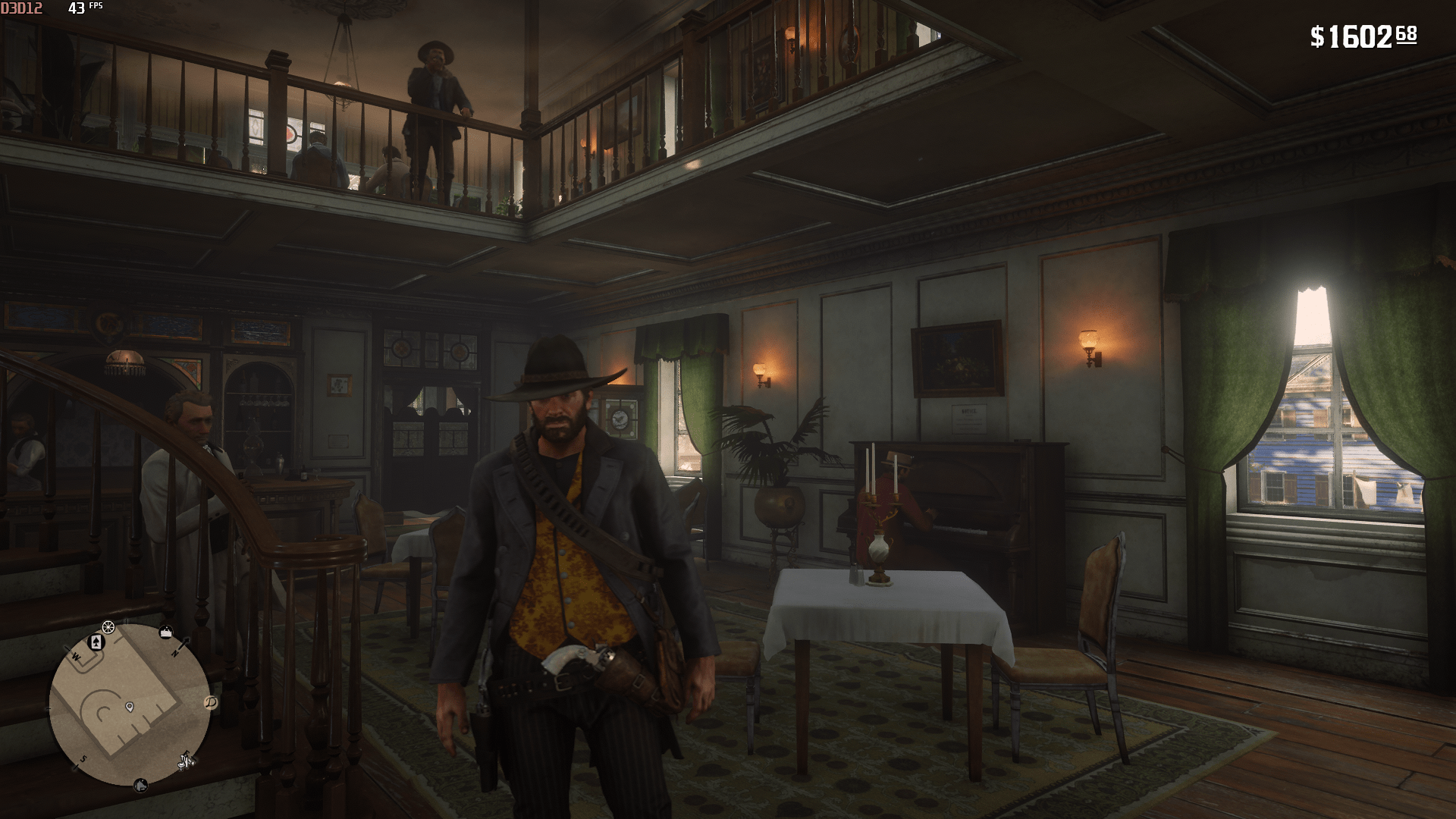Select the saloon drinks icon on minimap
Image resolution: width=1456 pixels, height=819 pixels.
coord(186,761)
